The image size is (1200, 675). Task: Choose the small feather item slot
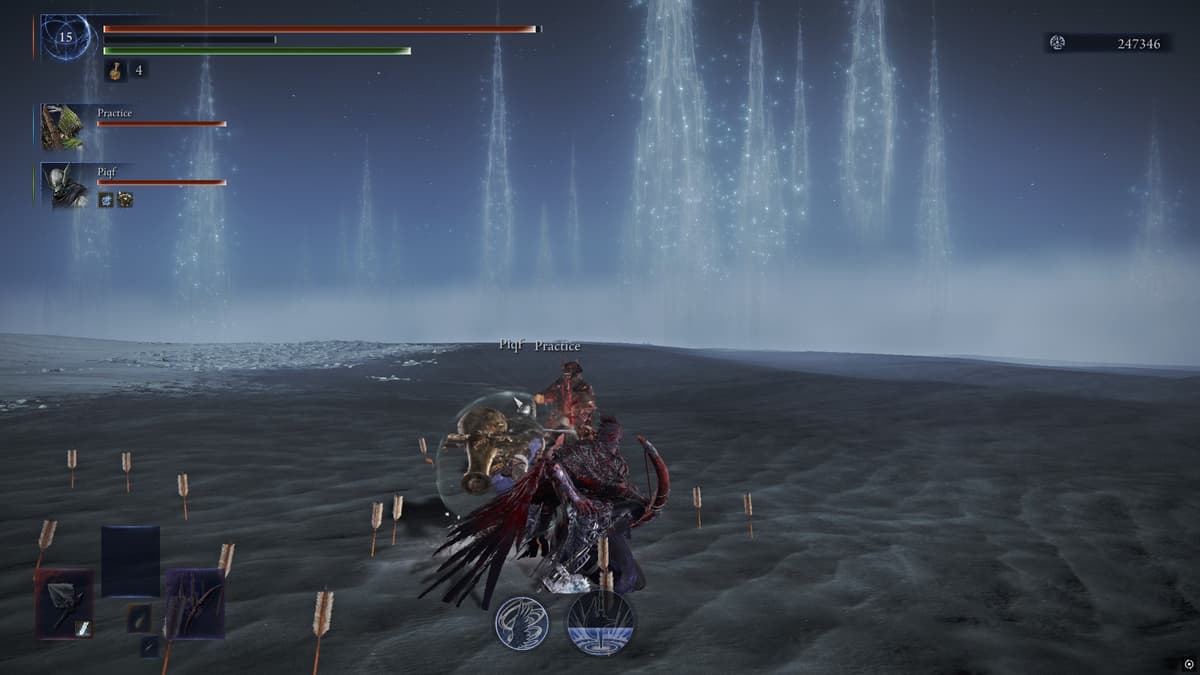139,618
